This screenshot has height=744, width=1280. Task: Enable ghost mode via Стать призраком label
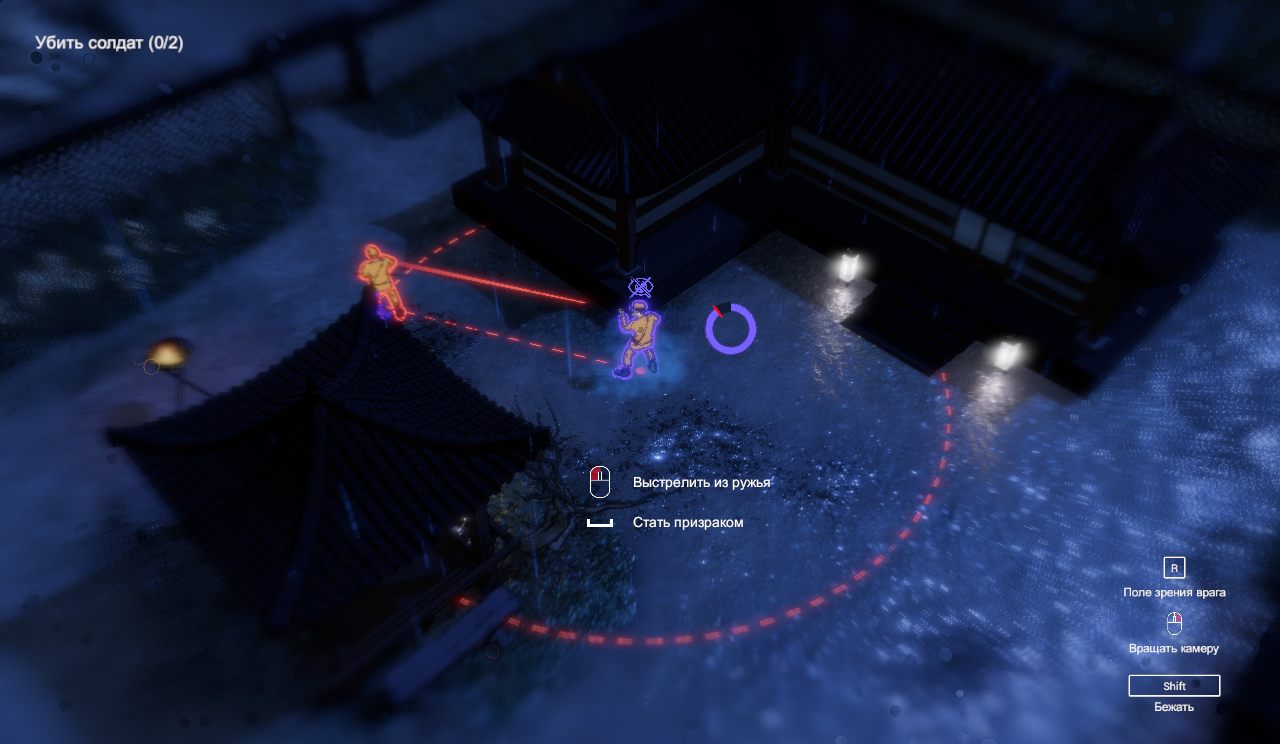point(687,521)
